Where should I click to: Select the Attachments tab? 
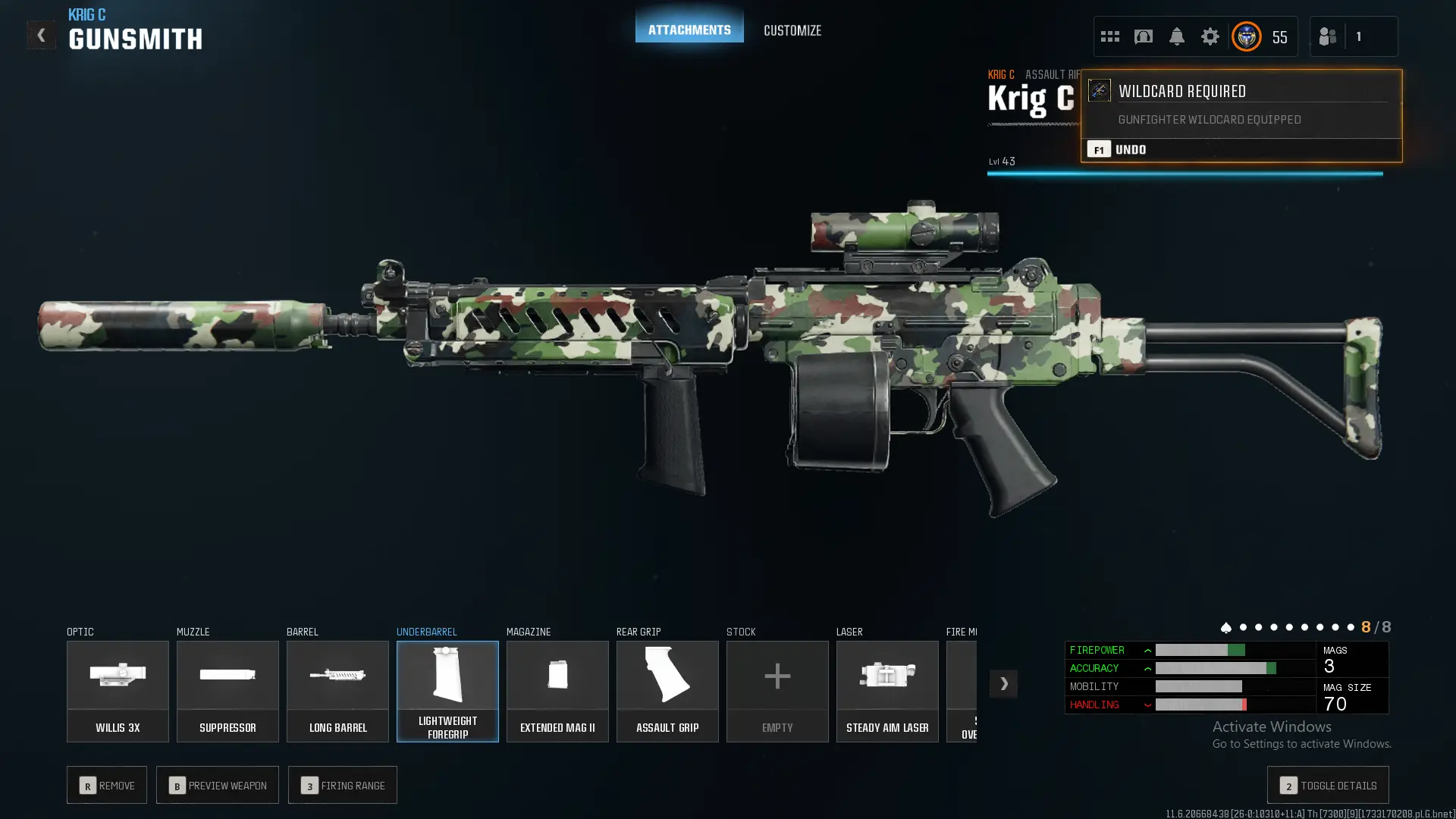(689, 29)
